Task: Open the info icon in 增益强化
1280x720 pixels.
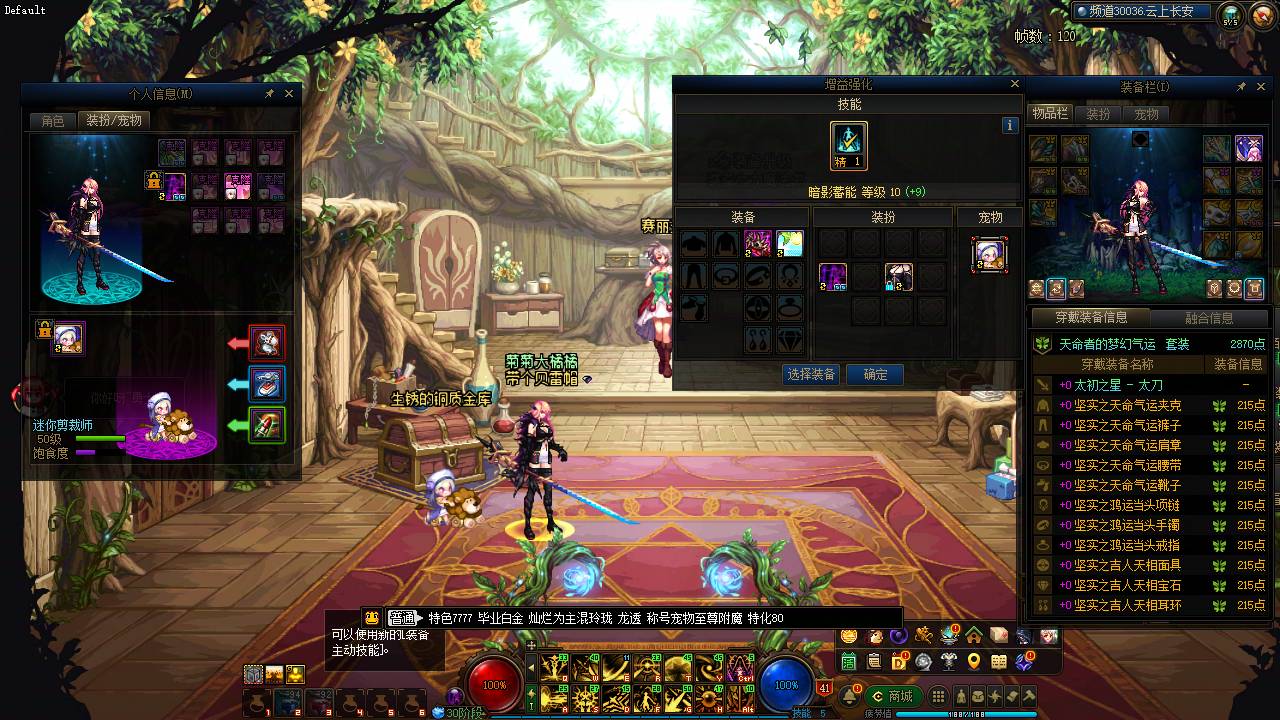Action: (1010, 126)
